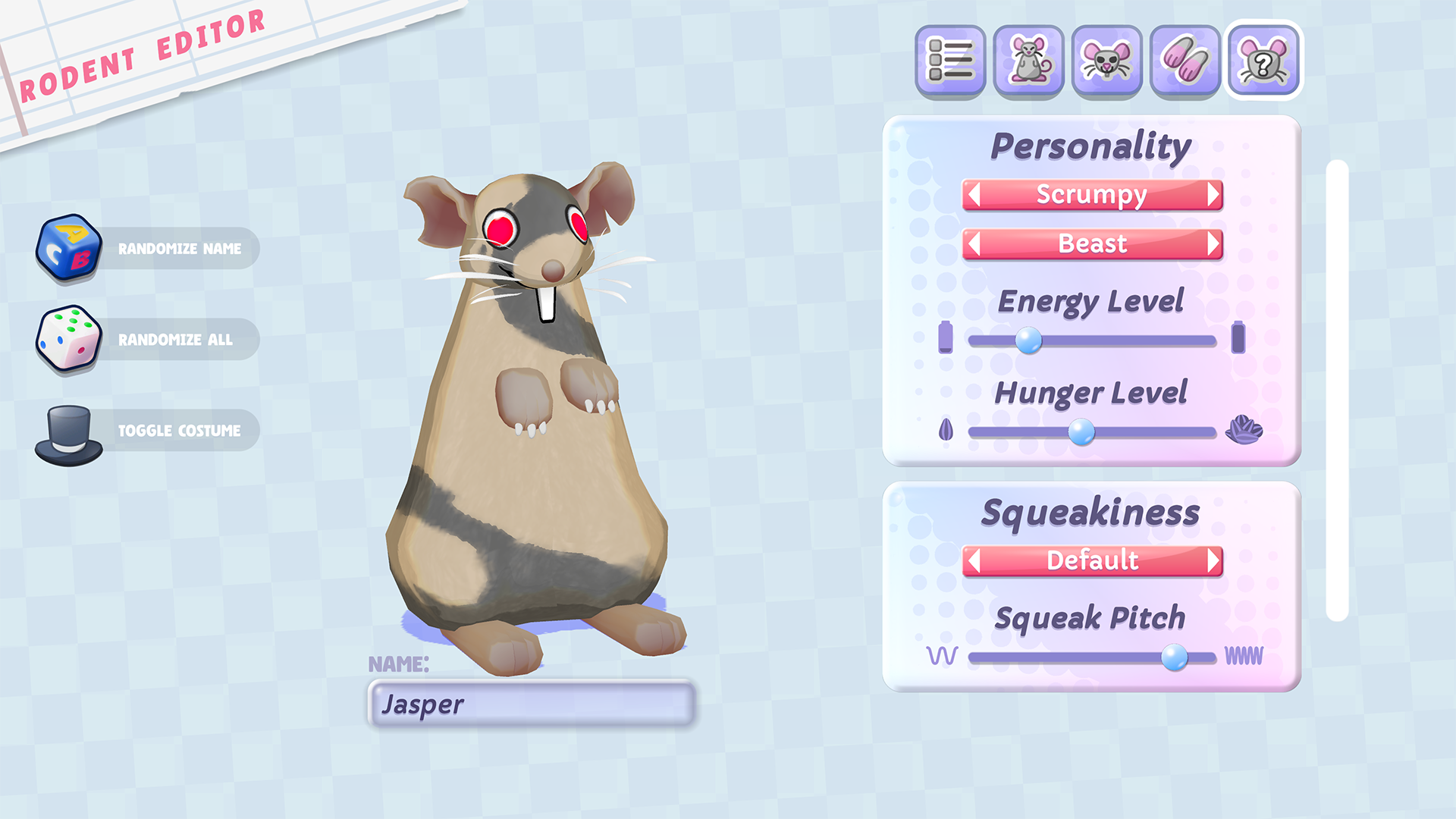Select the question-mark personality tab
The image size is (1456, 819).
coord(1263,61)
